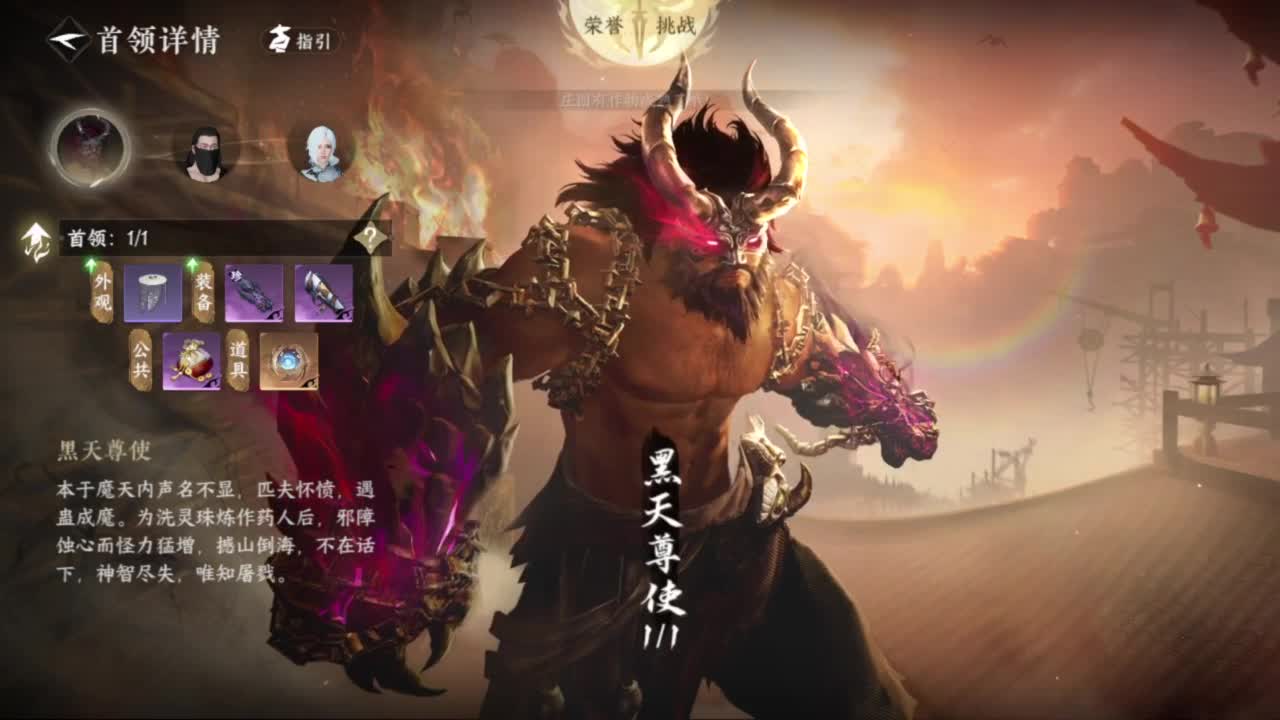Image resolution: width=1280 pixels, height=720 pixels.
Task: Open the blue orb item under 道具
Action: (x=290, y=361)
